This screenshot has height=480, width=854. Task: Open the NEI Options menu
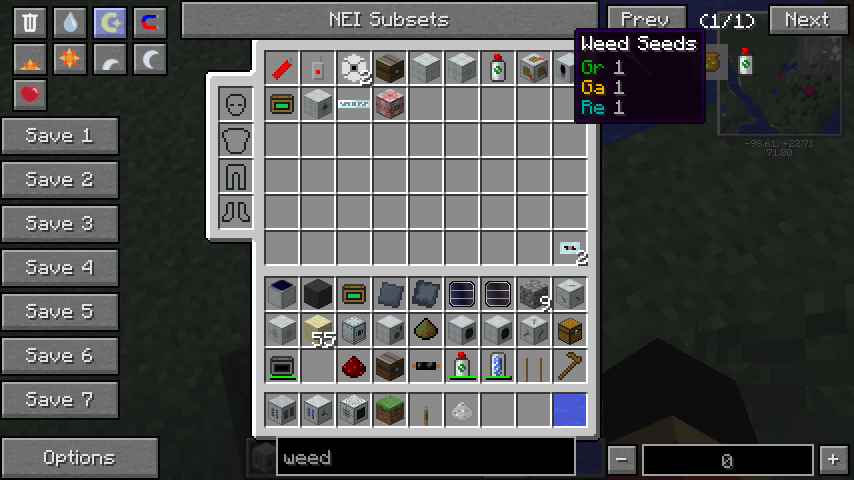[79, 458]
